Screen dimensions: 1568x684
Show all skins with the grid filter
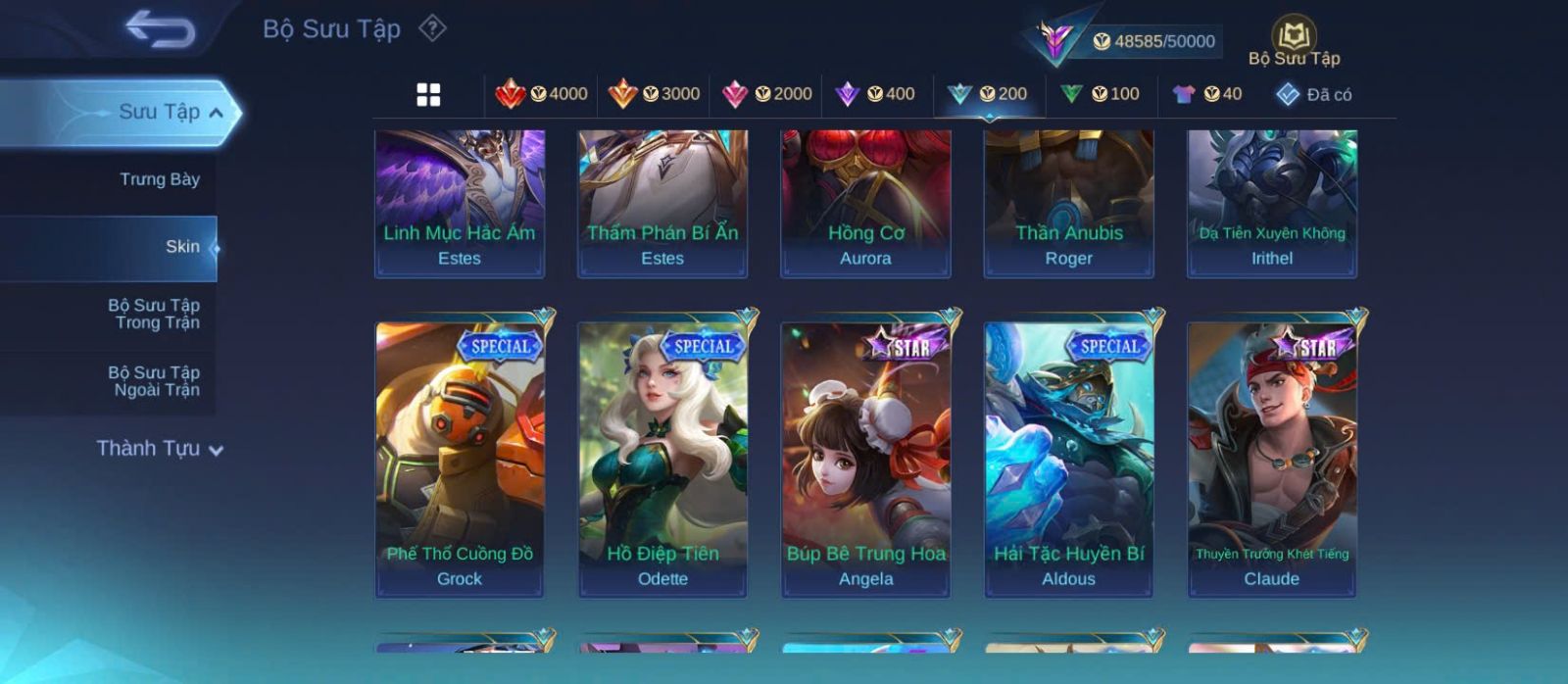click(428, 94)
